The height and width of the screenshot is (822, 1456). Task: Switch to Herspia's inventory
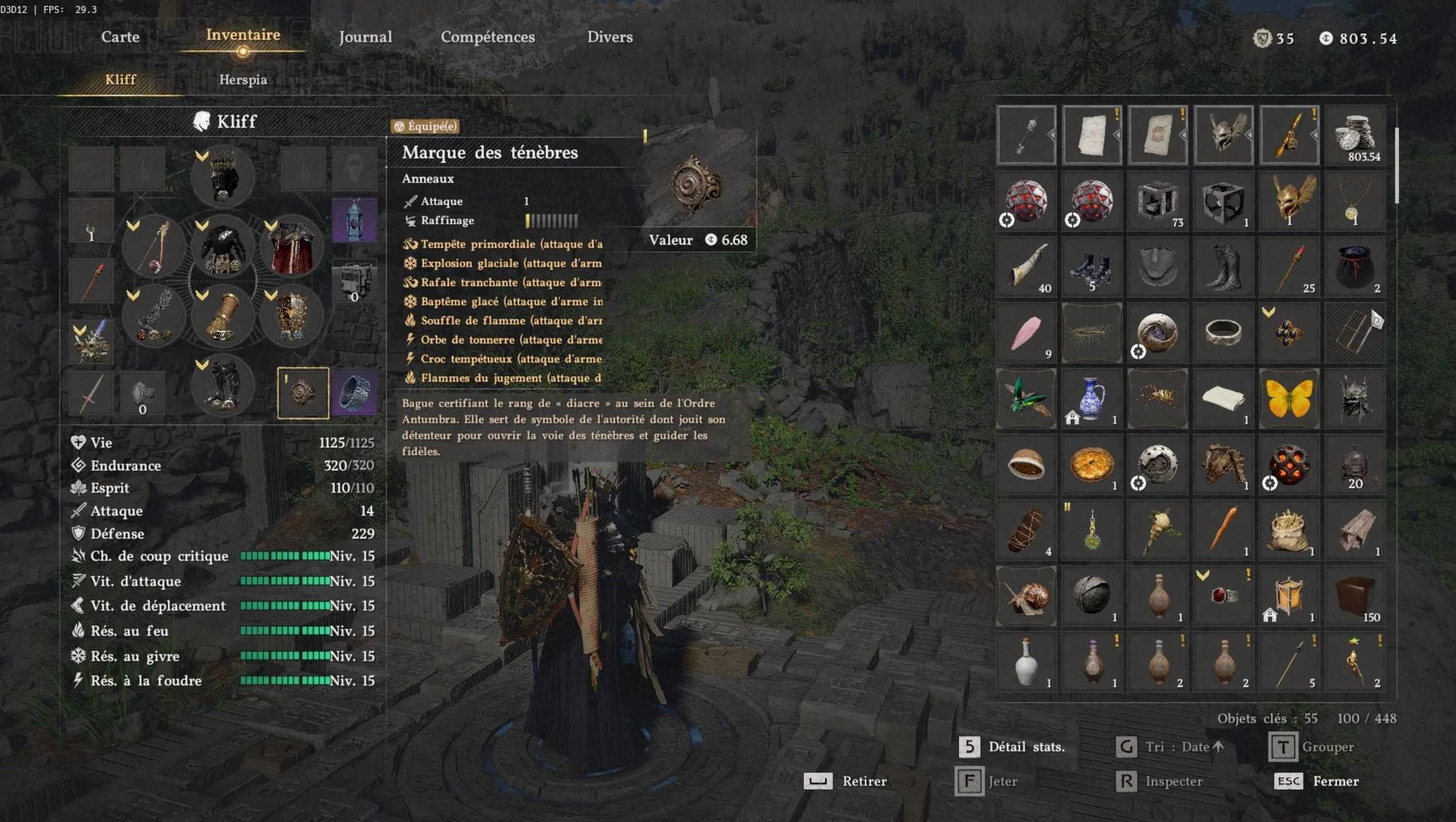click(x=243, y=80)
